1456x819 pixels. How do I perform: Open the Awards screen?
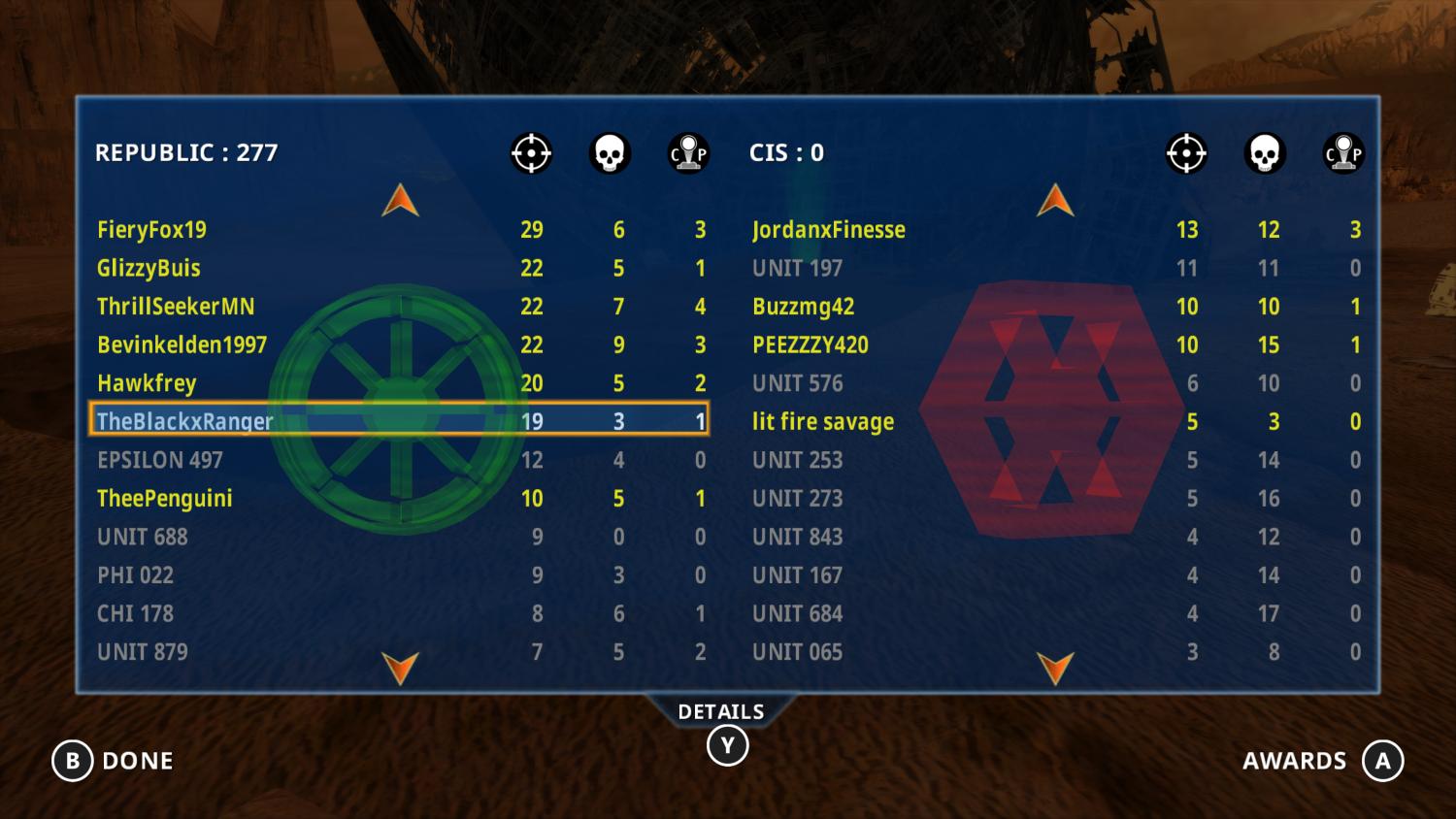pos(1295,761)
